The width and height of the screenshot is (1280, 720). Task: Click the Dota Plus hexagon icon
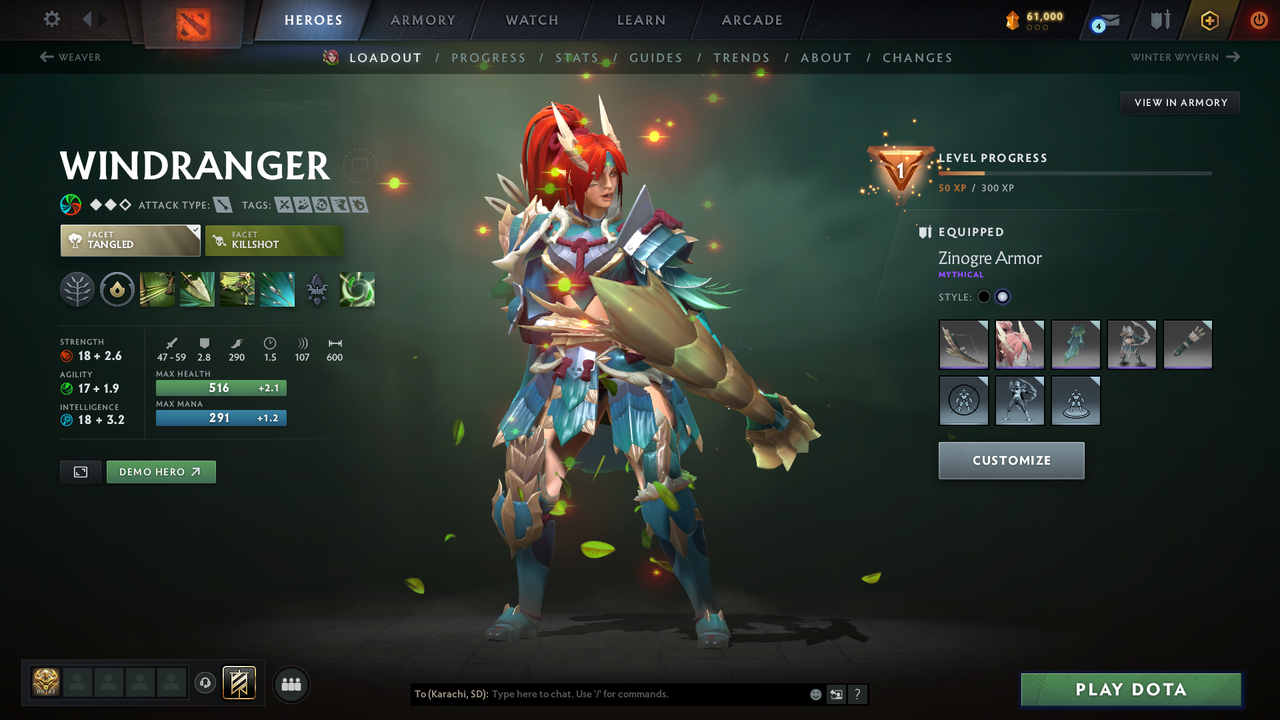tap(1209, 19)
